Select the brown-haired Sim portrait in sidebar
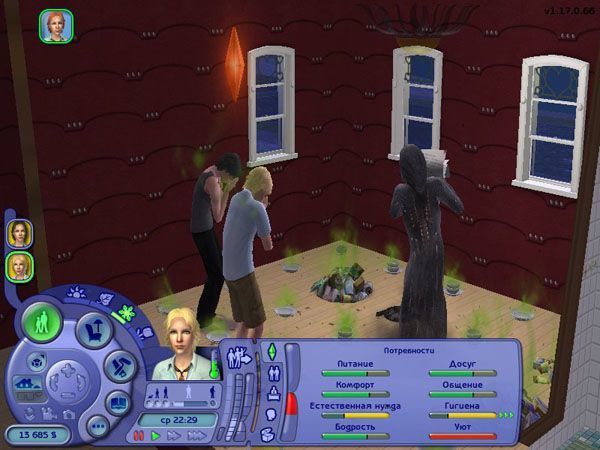 (19, 234)
